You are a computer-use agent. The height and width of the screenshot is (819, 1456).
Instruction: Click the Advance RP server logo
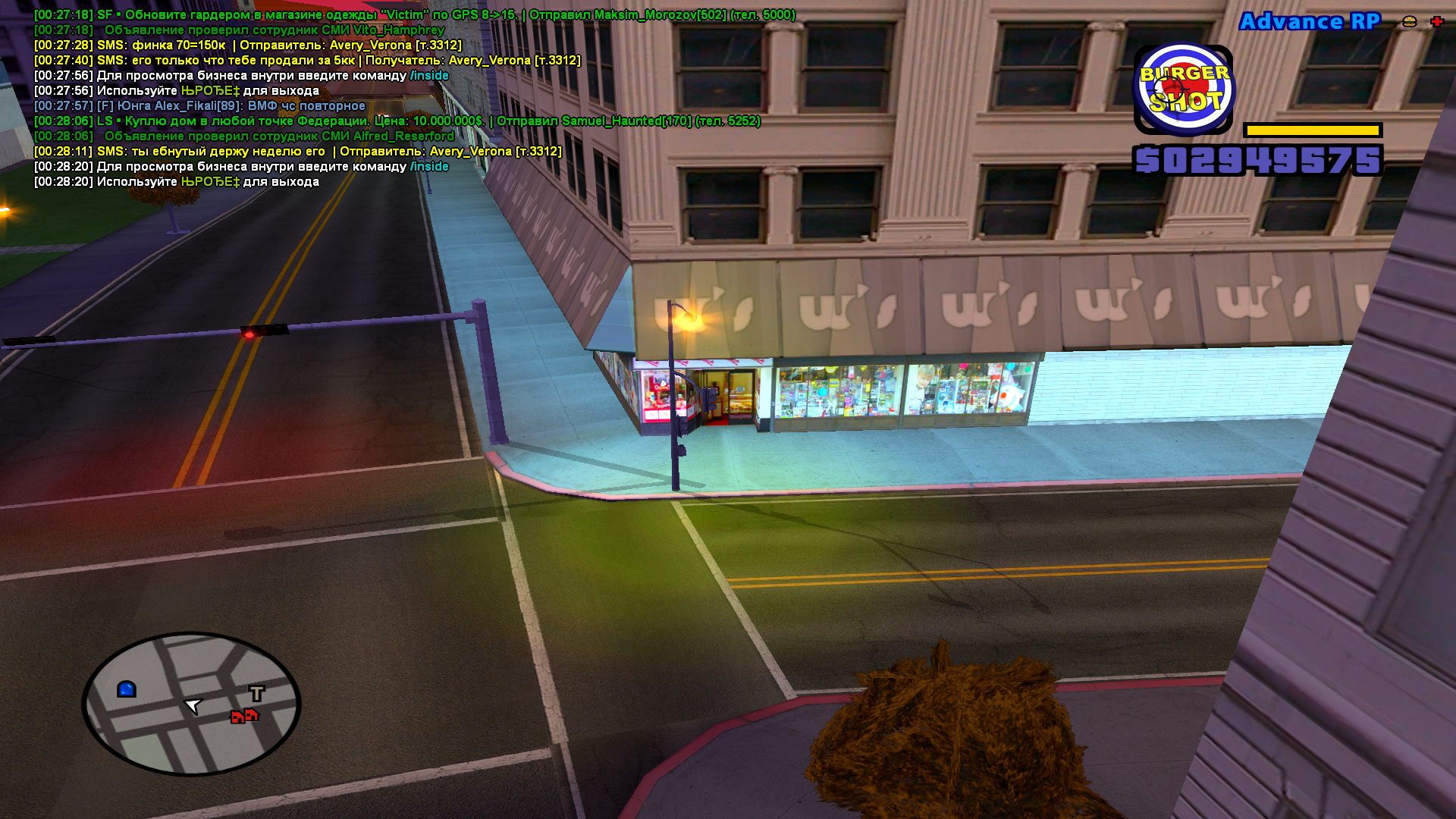click(1310, 21)
